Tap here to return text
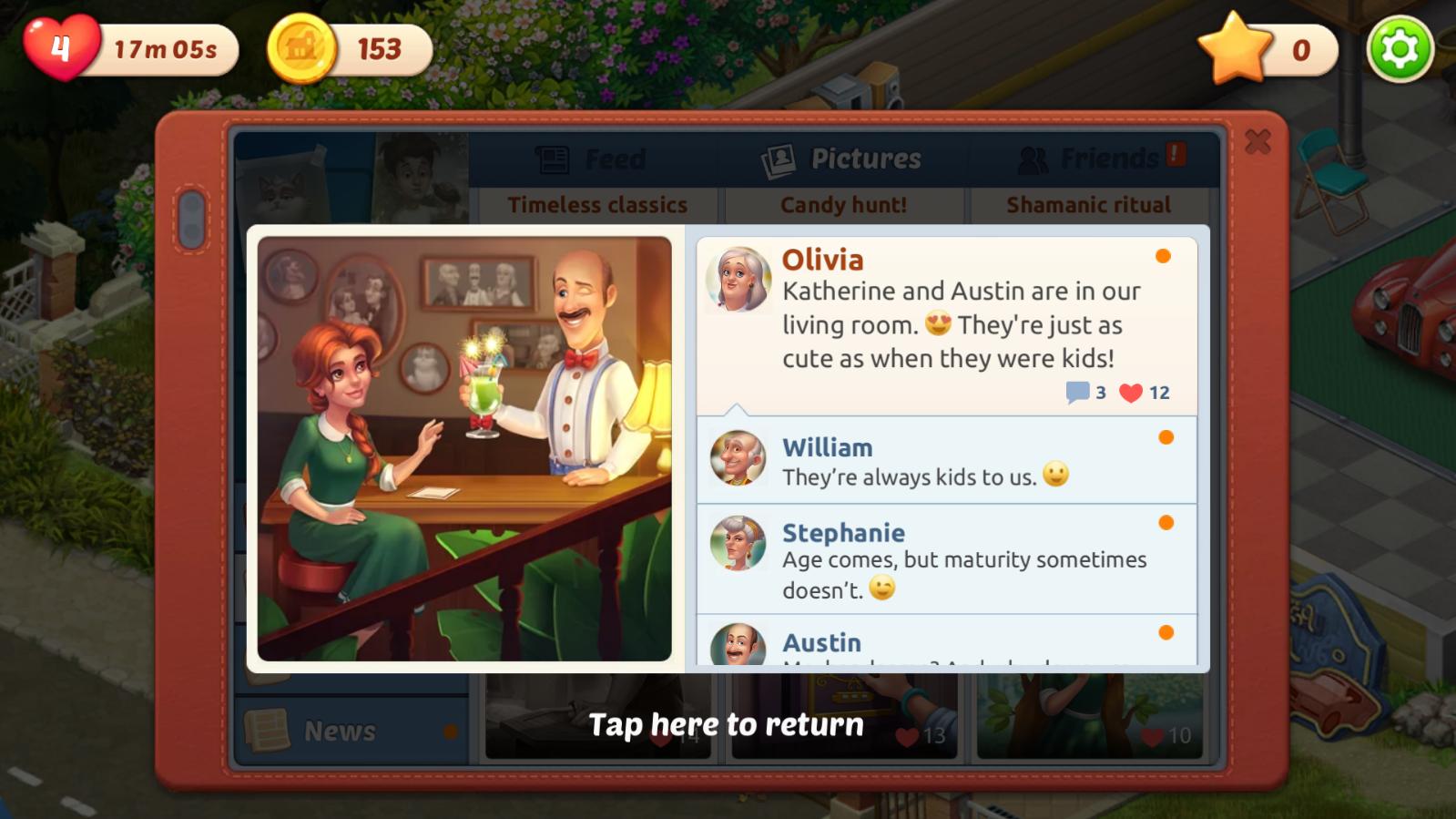 (x=726, y=724)
